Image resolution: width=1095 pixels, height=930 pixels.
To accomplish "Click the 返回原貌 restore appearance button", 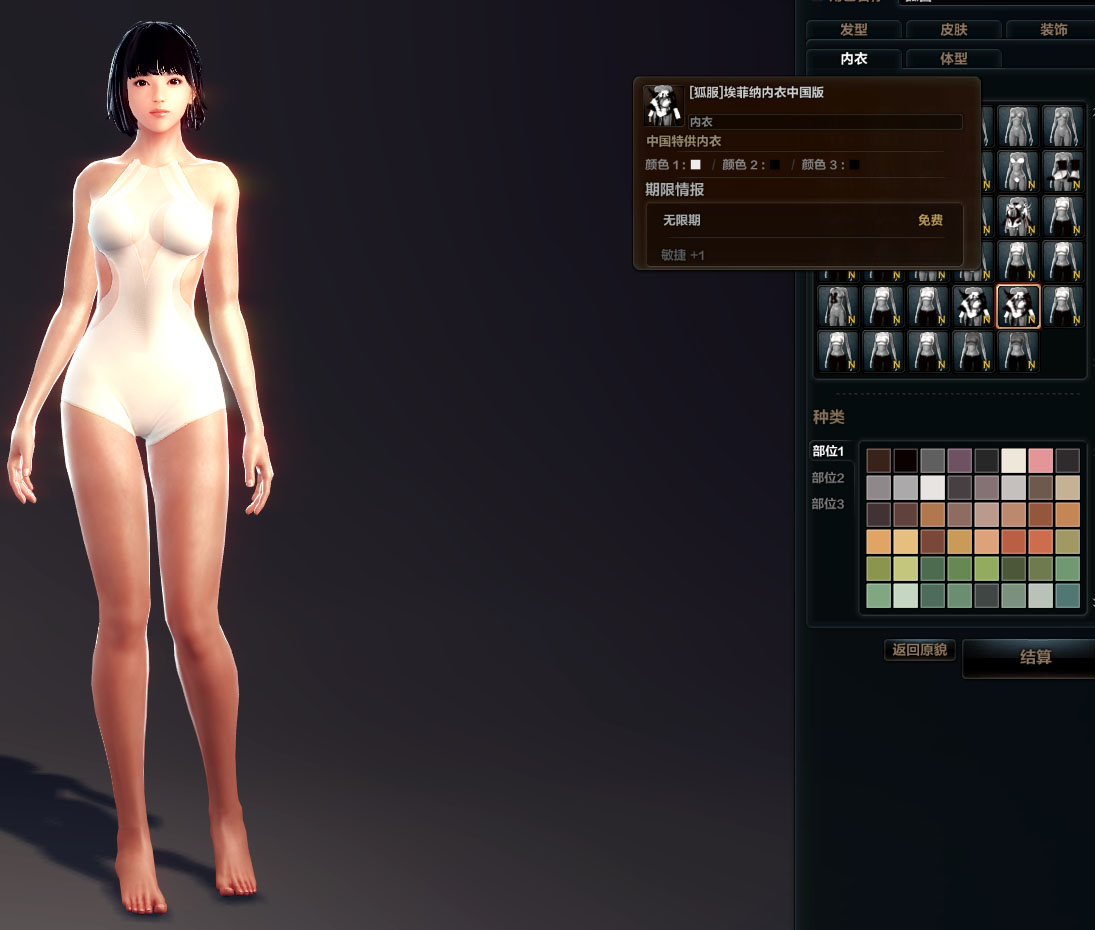I will click(919, 650).
